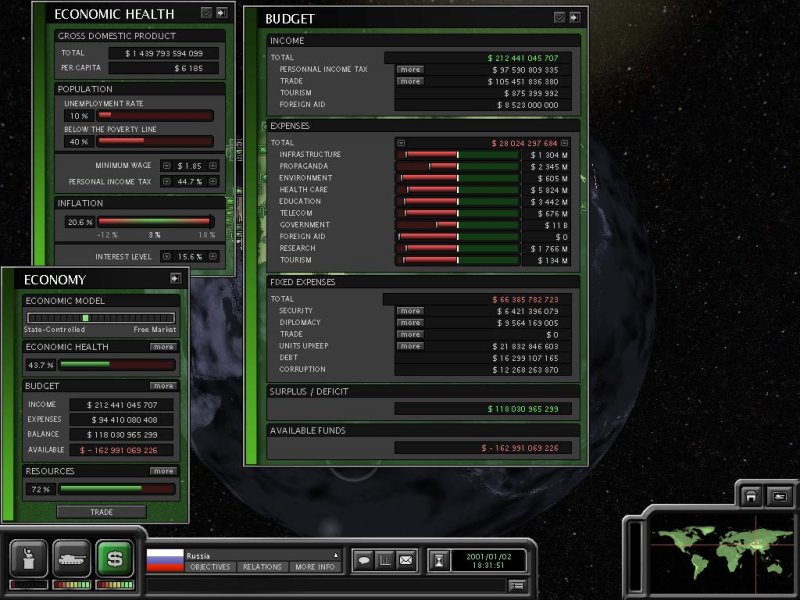Click More Info for Russia
Screen dimensions: 800x600
[x=315, y=567]
